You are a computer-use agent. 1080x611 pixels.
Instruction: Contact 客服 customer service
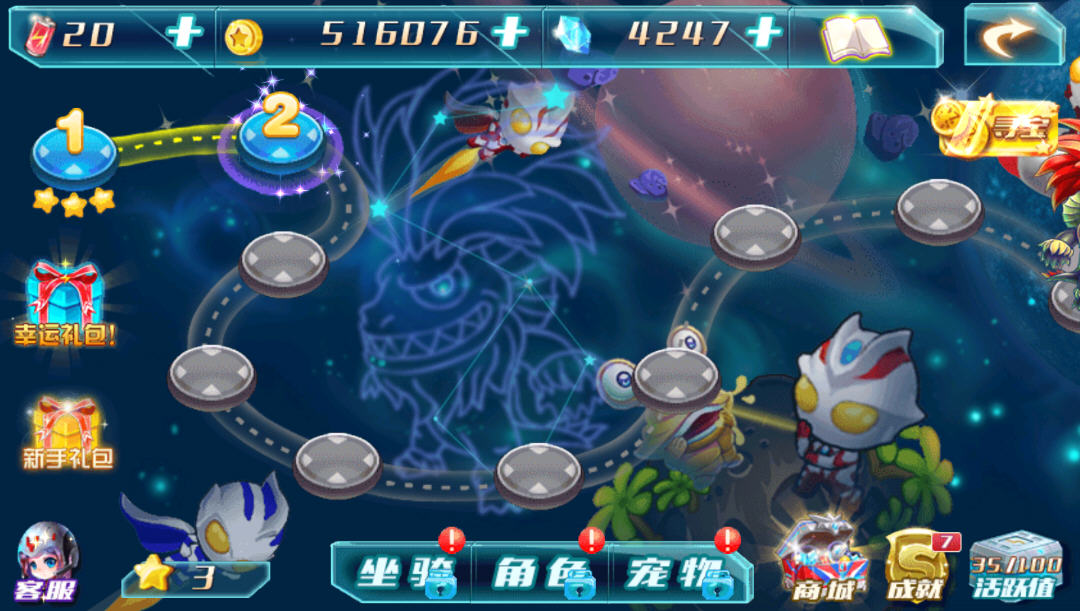click(46, 564)
